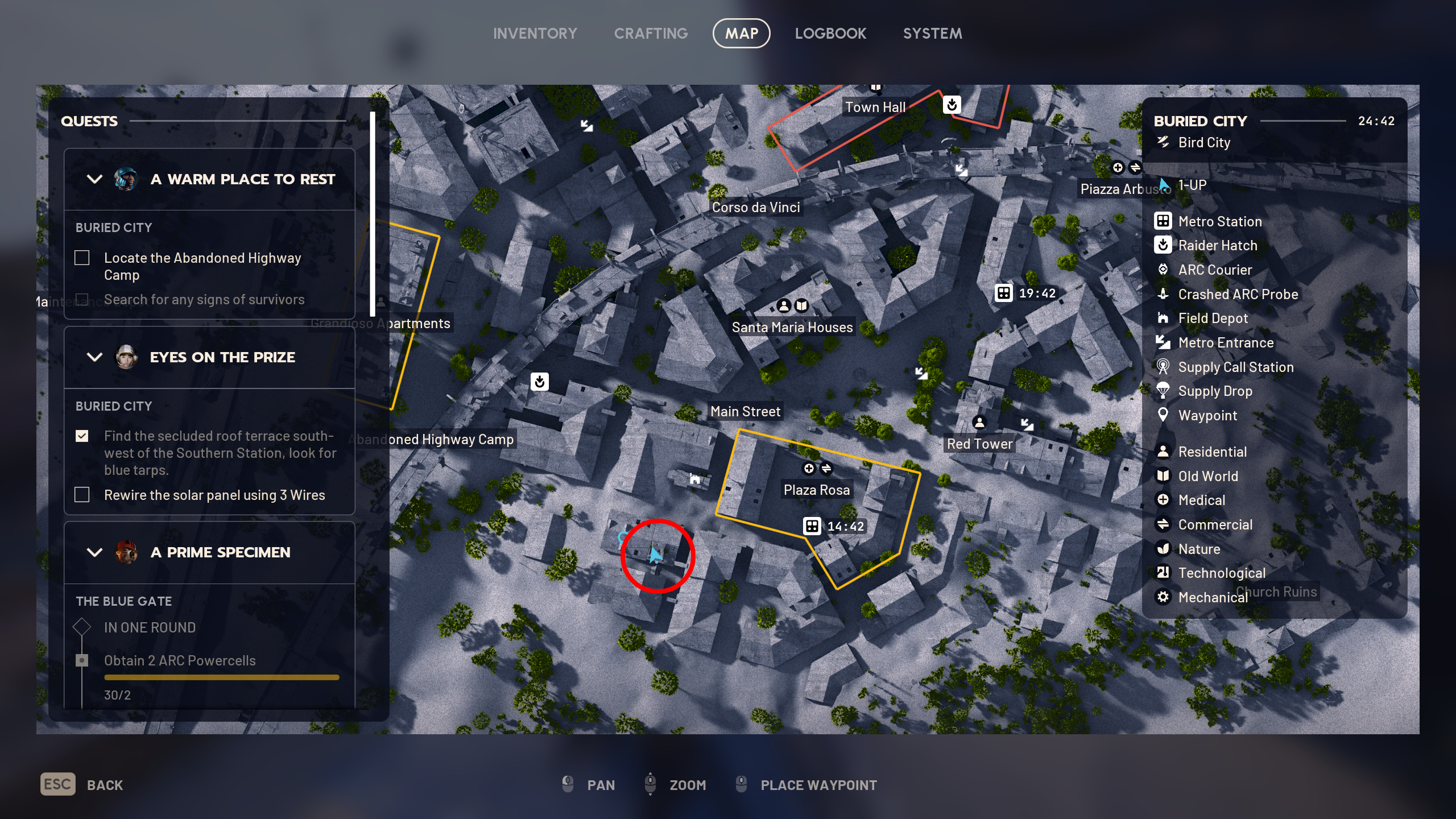The image size is (1456, 819).
Task: Click the ESC BACK button
Action: 57,784
